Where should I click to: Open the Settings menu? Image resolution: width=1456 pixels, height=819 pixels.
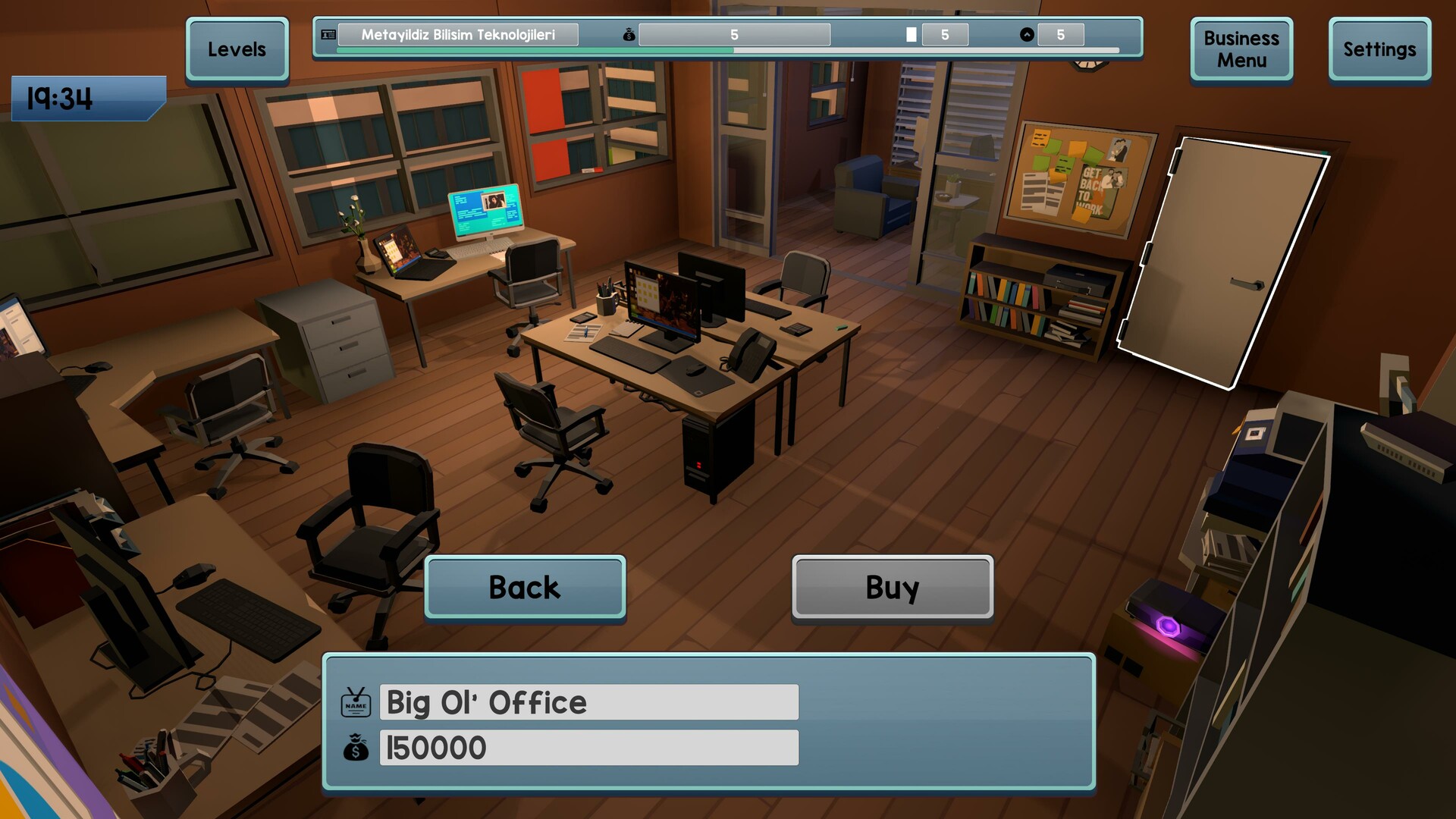[1379, 49]
